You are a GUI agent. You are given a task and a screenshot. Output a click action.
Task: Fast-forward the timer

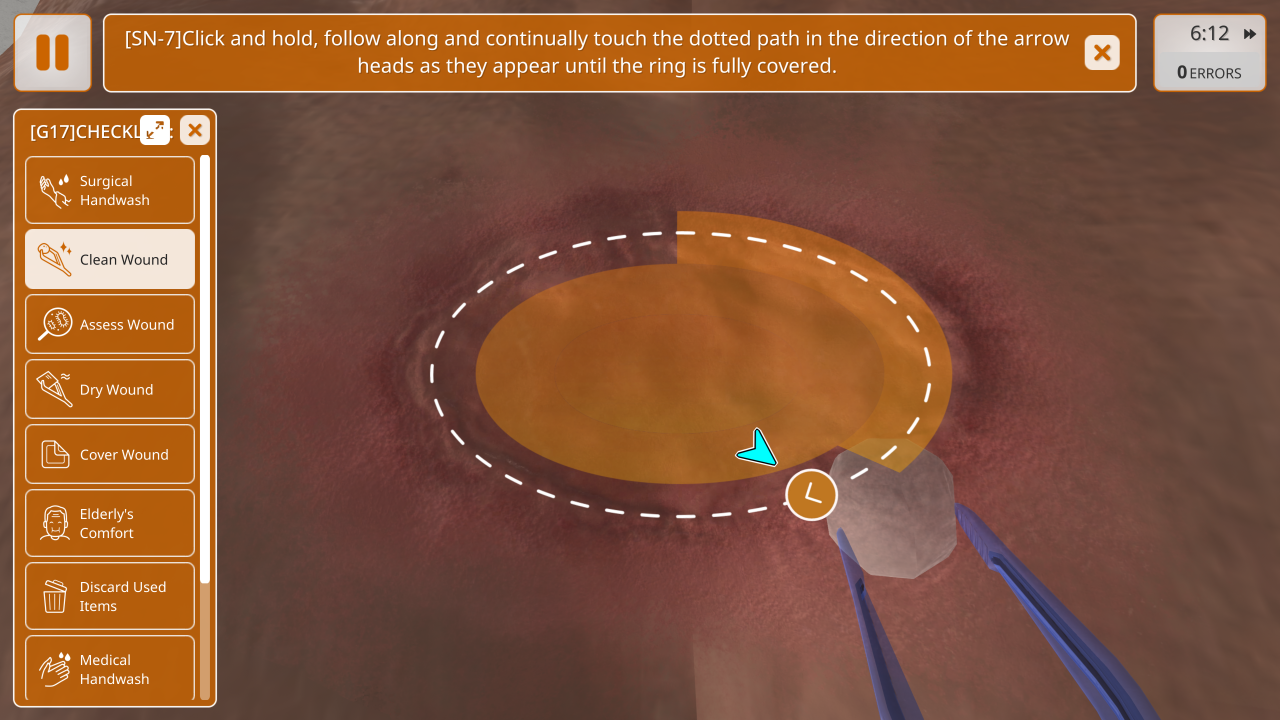point(1250,34)
